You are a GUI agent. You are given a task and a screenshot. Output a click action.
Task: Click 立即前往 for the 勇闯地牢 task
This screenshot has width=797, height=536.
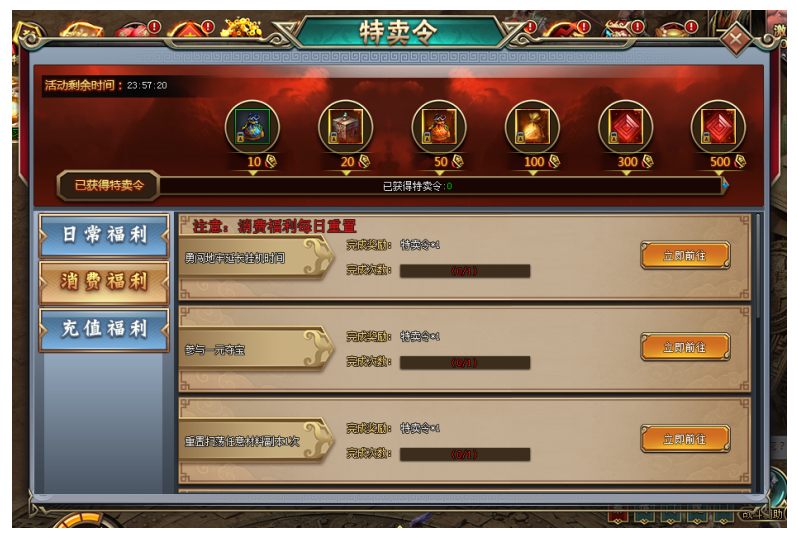point(685,256)
